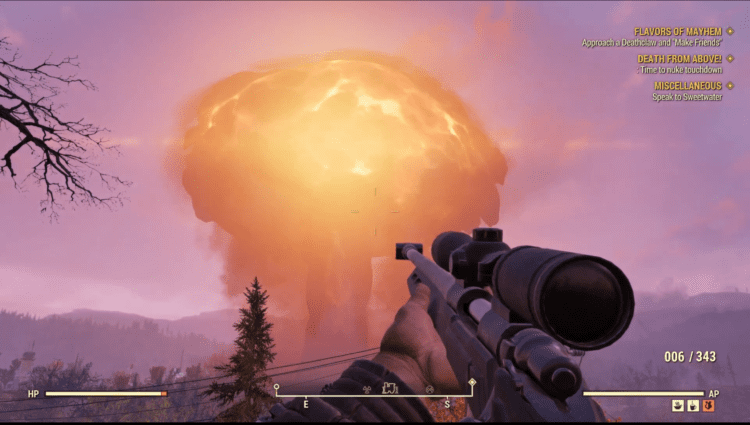Click the diamond quest marker on the compass
The image size is (750, 425).
pos(471,381)
